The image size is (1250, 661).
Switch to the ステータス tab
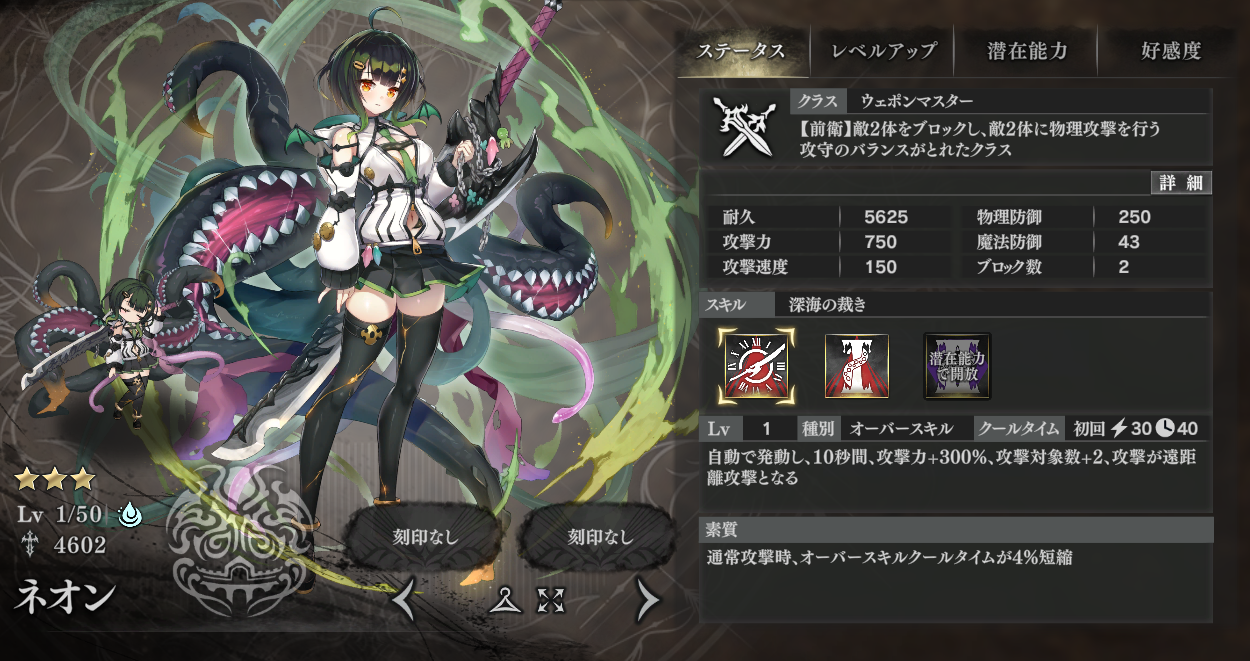741,51
